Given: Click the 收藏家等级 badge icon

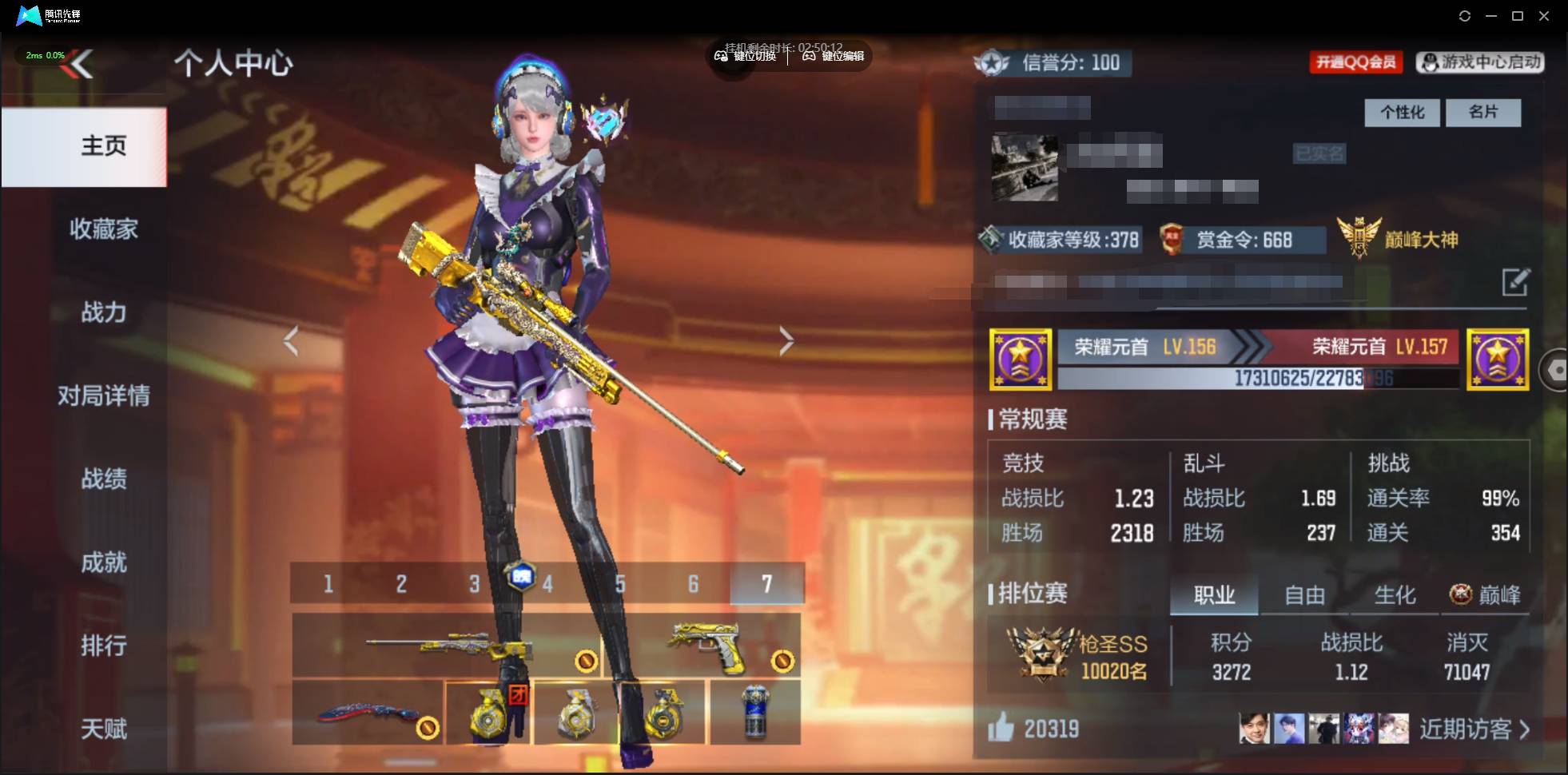Looking at the screenshot, I should pyautogui.click(x=995, y=239).
